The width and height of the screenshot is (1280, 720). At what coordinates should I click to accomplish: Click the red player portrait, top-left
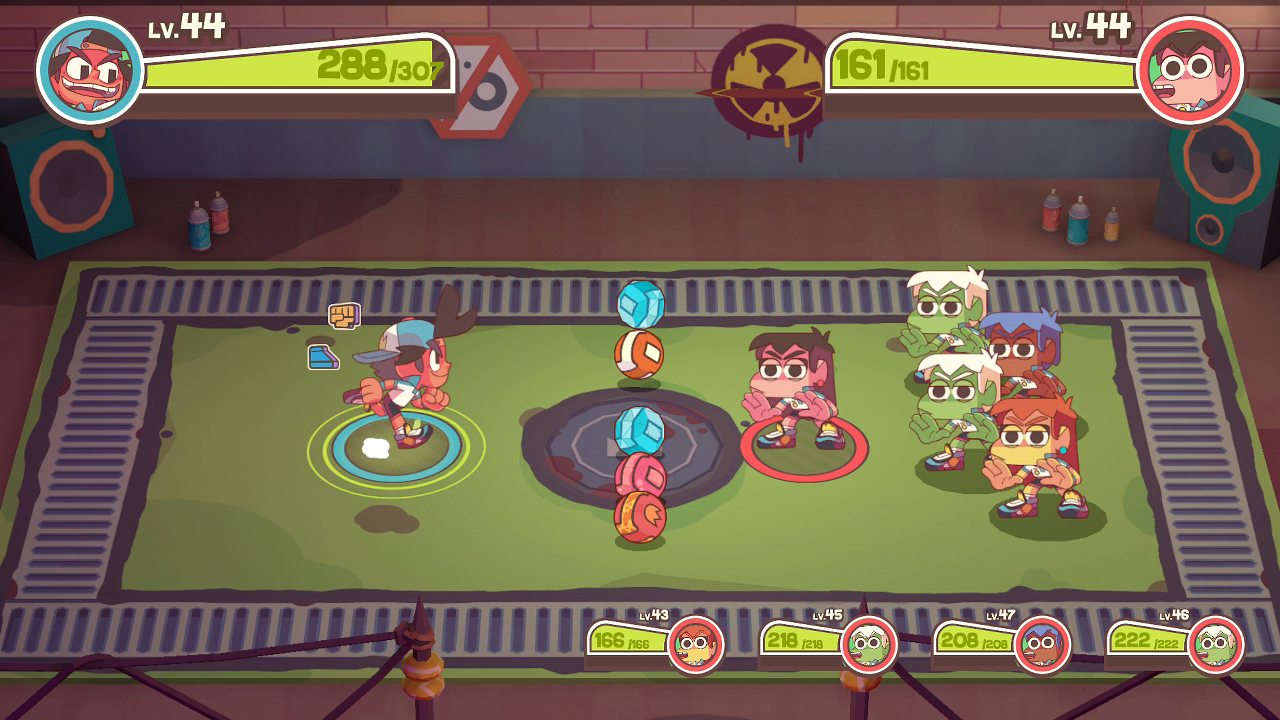[89, 71]
